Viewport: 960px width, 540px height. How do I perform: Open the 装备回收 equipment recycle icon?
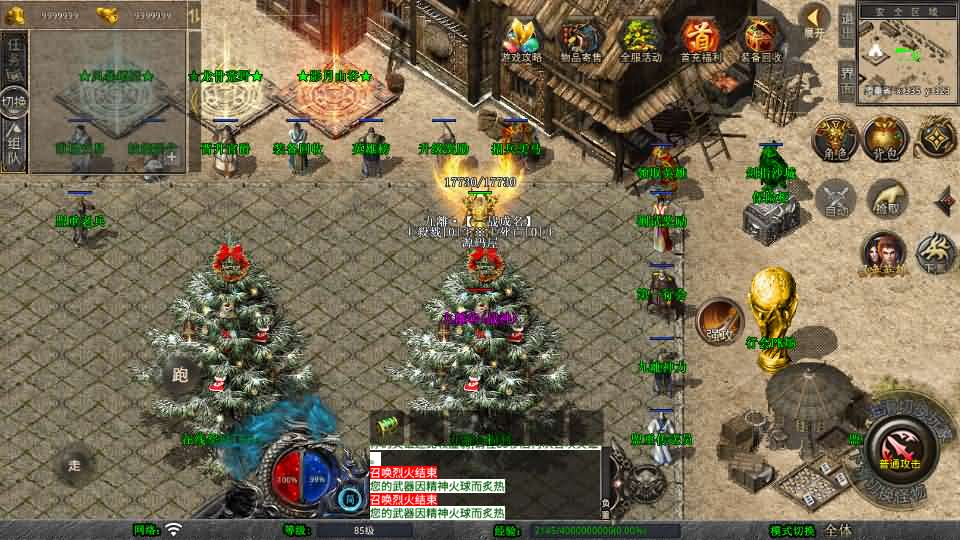tap(762, 40)
